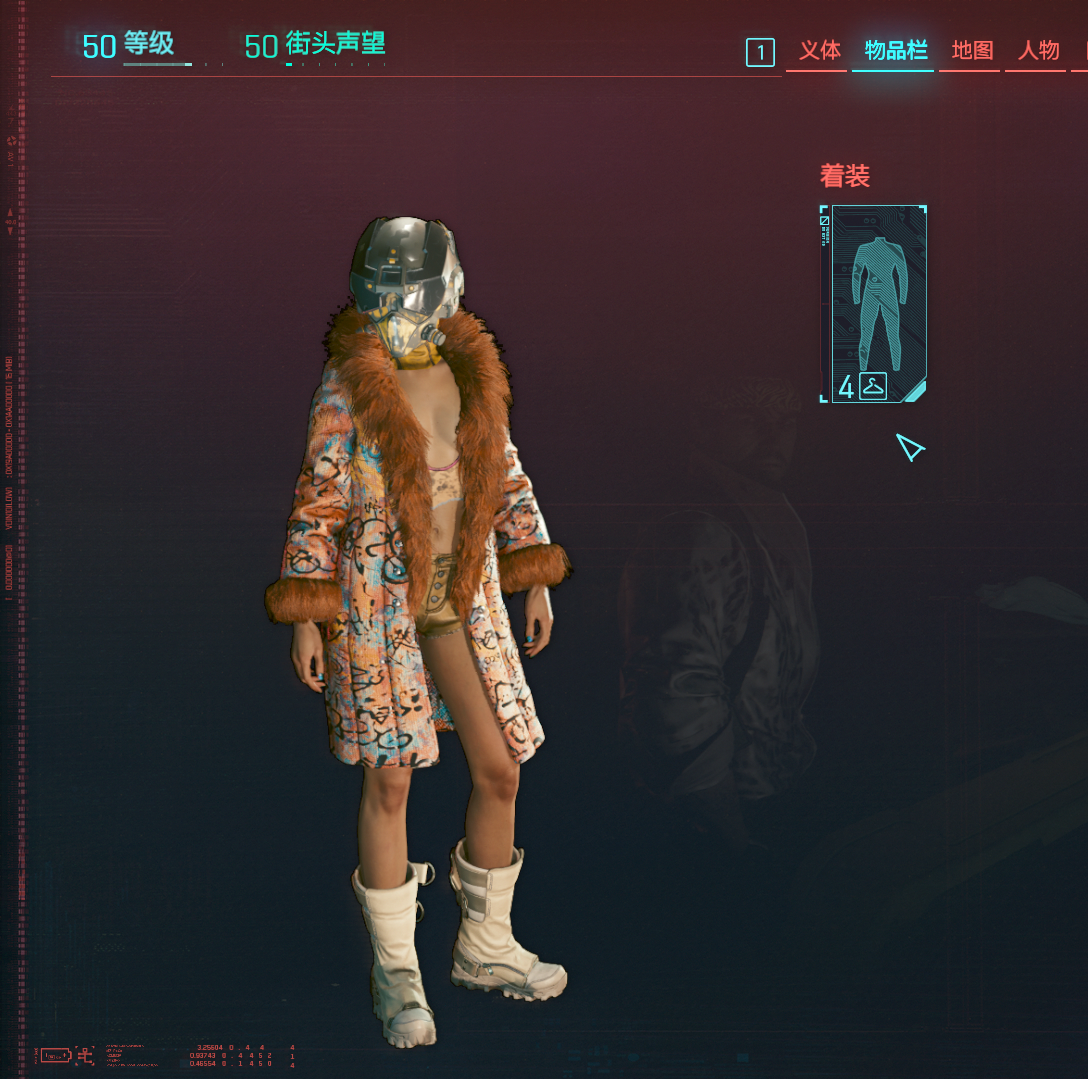Open the 义体 cyberware tab

coord(819,51)
